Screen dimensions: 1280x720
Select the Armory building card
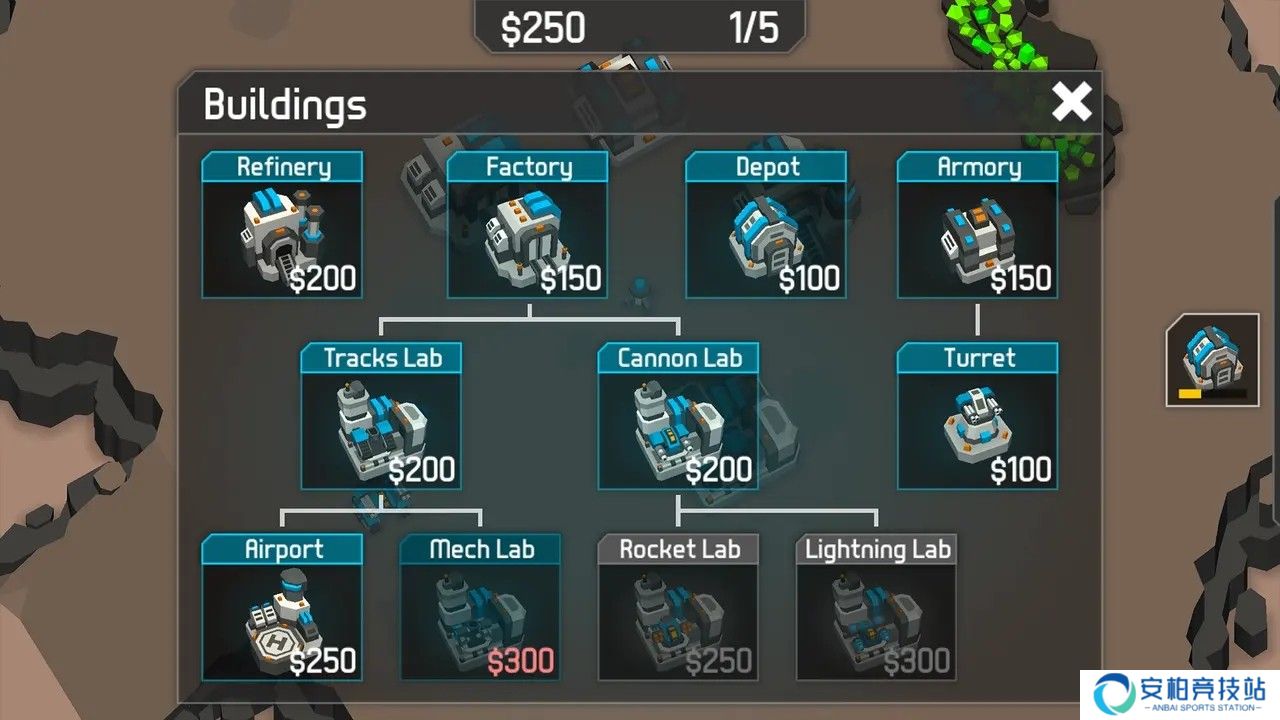point(977,225)
